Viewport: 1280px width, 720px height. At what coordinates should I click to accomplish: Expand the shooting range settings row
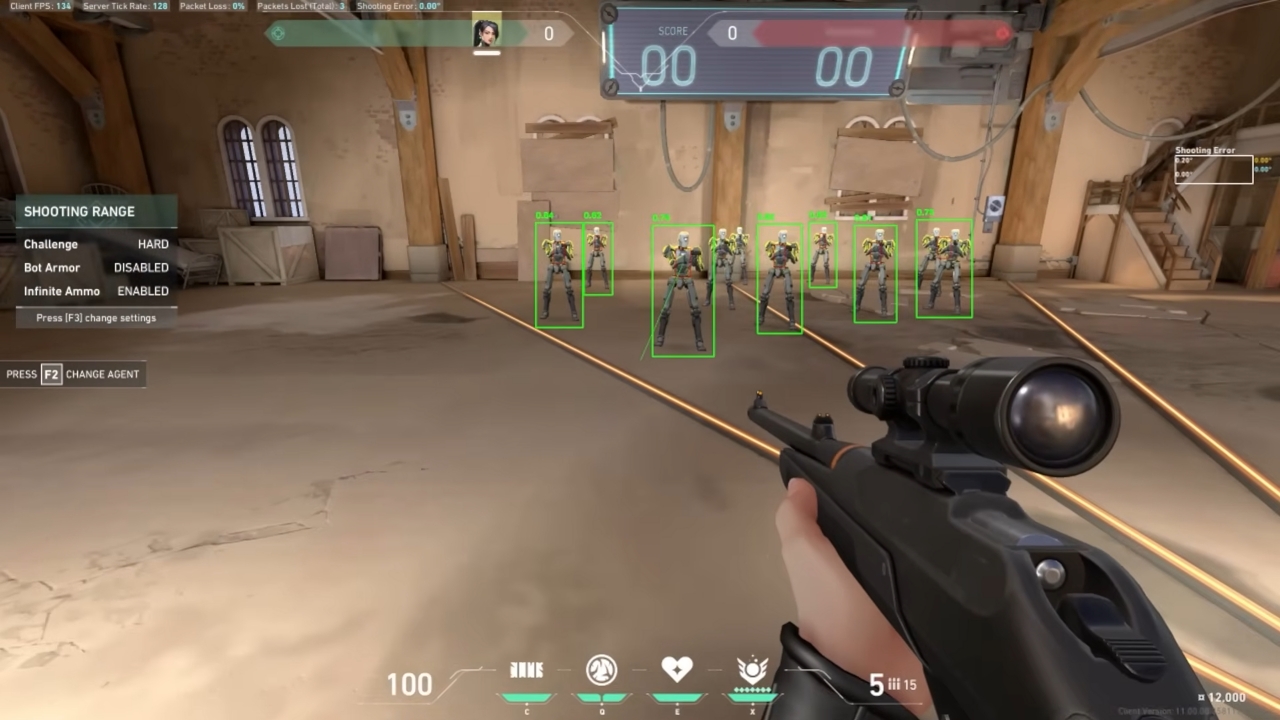(x=96, y=317)
